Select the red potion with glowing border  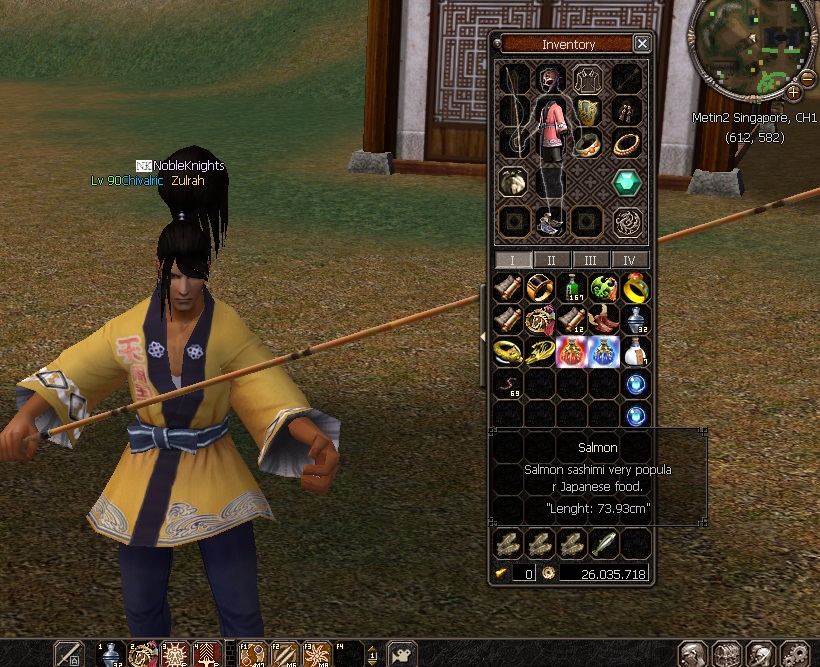[x=572, y=351]
